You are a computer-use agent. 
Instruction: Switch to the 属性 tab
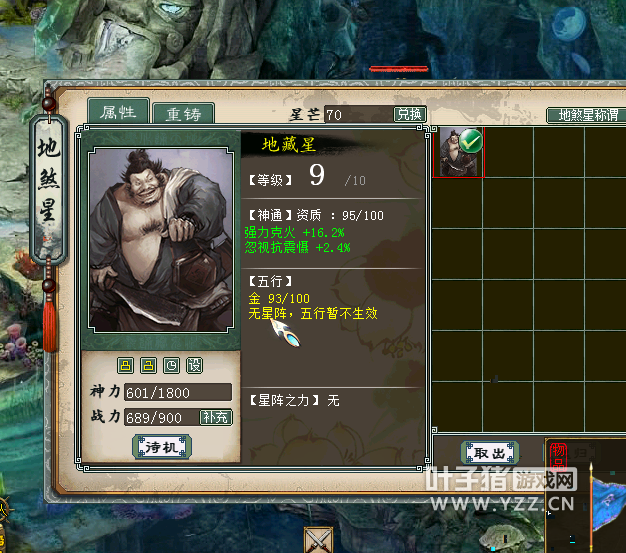(x=118, y=112)
